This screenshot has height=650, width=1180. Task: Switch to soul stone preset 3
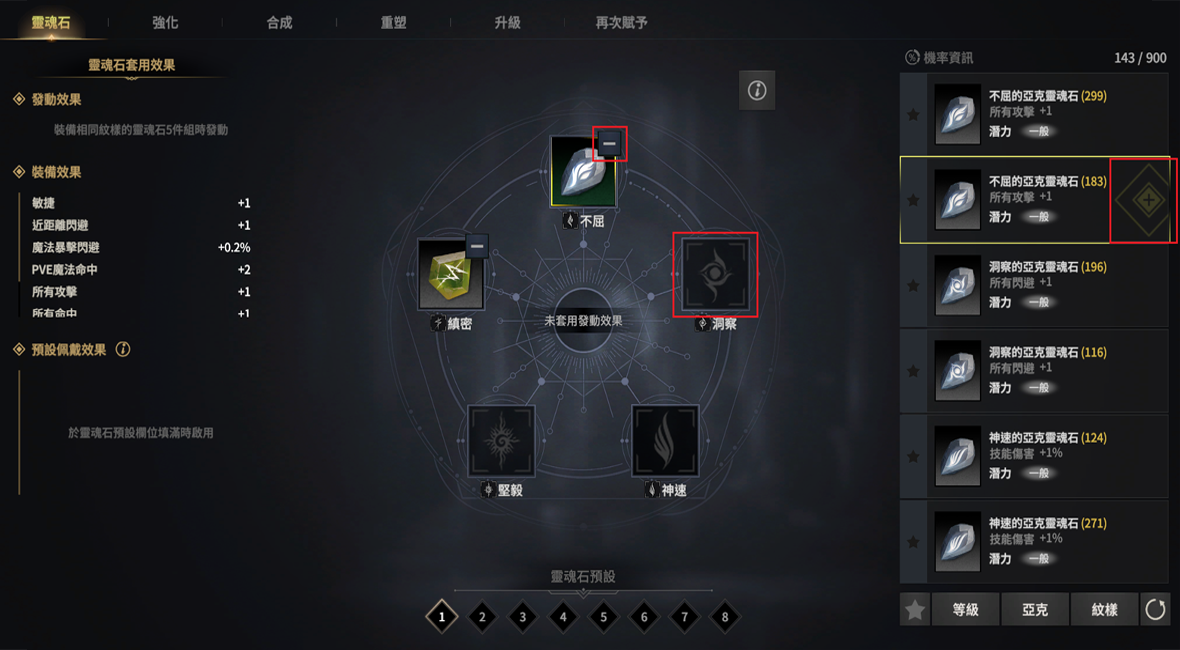pos(522,617)
